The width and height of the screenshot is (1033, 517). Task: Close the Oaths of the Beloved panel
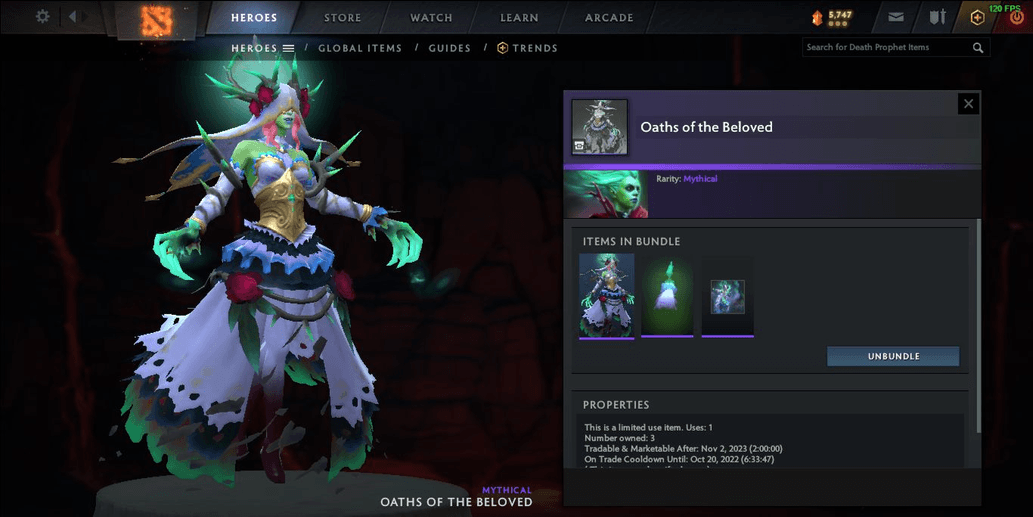point(967,103)
